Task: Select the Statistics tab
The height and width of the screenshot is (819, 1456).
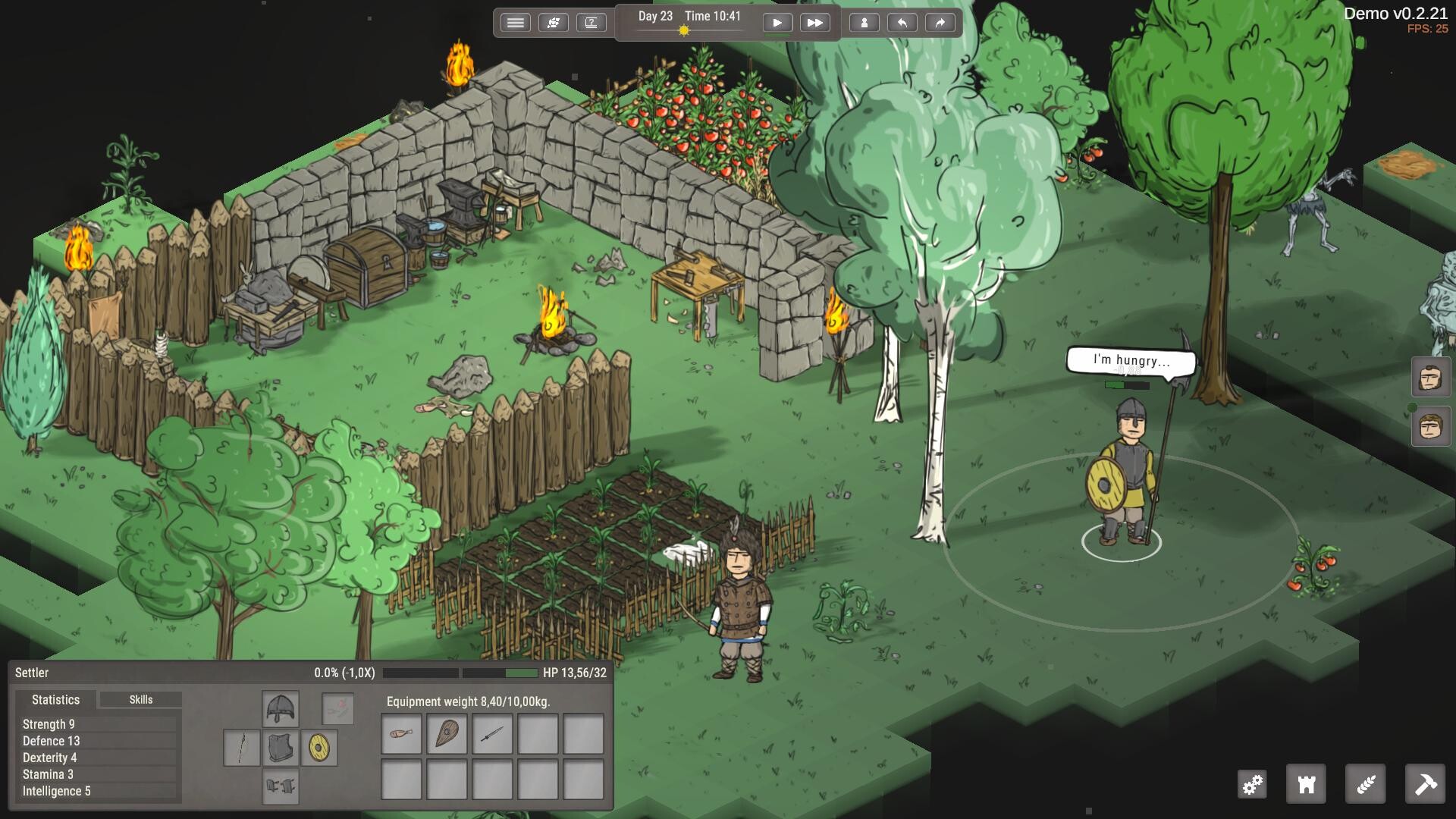Action: click(x=55, y=699)
